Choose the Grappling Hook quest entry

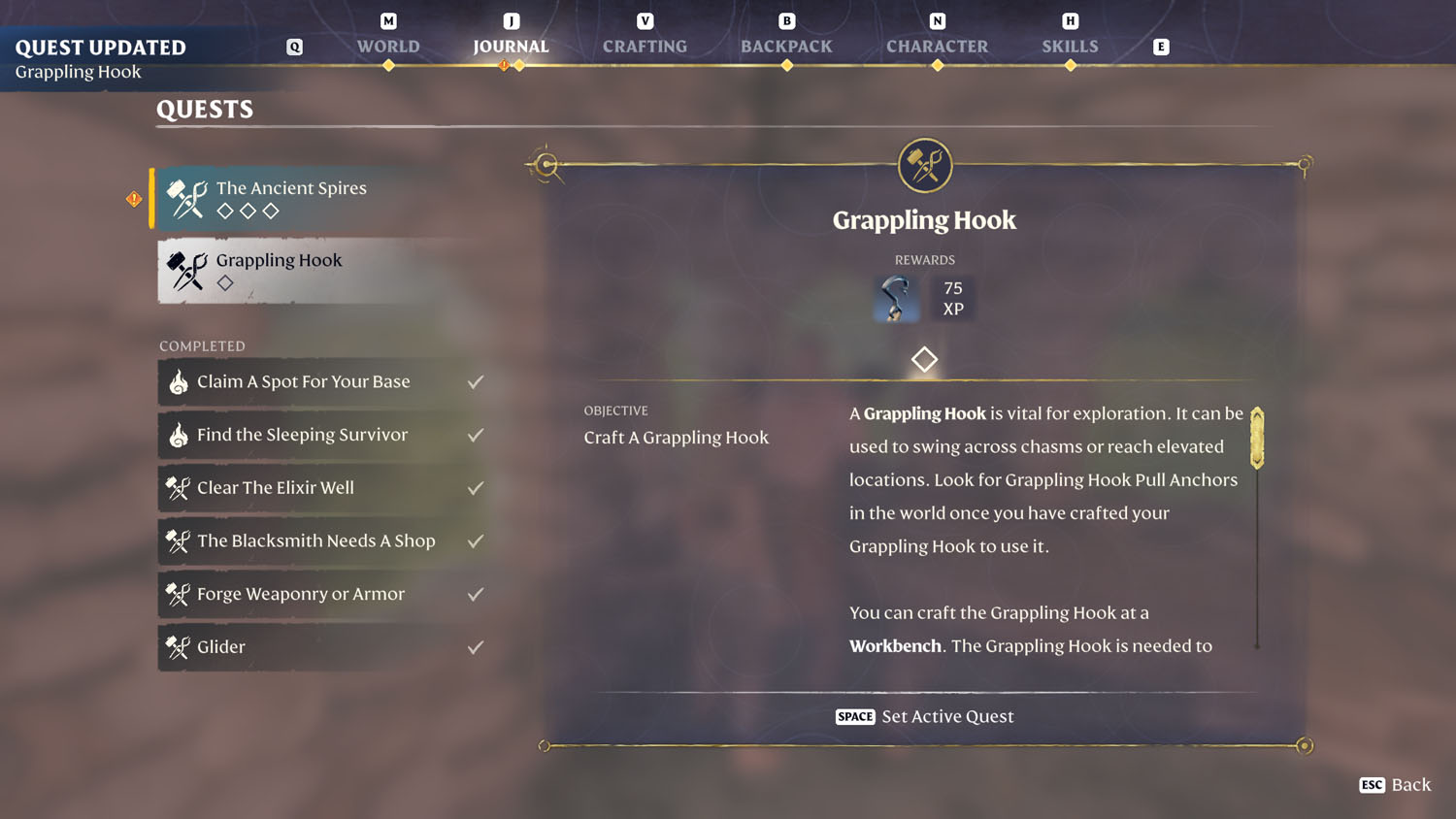click(320, 271)
